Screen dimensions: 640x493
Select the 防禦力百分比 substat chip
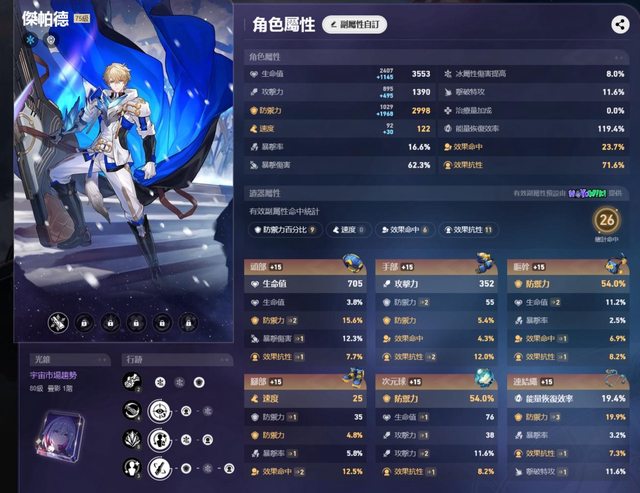(x=285, y=230)
